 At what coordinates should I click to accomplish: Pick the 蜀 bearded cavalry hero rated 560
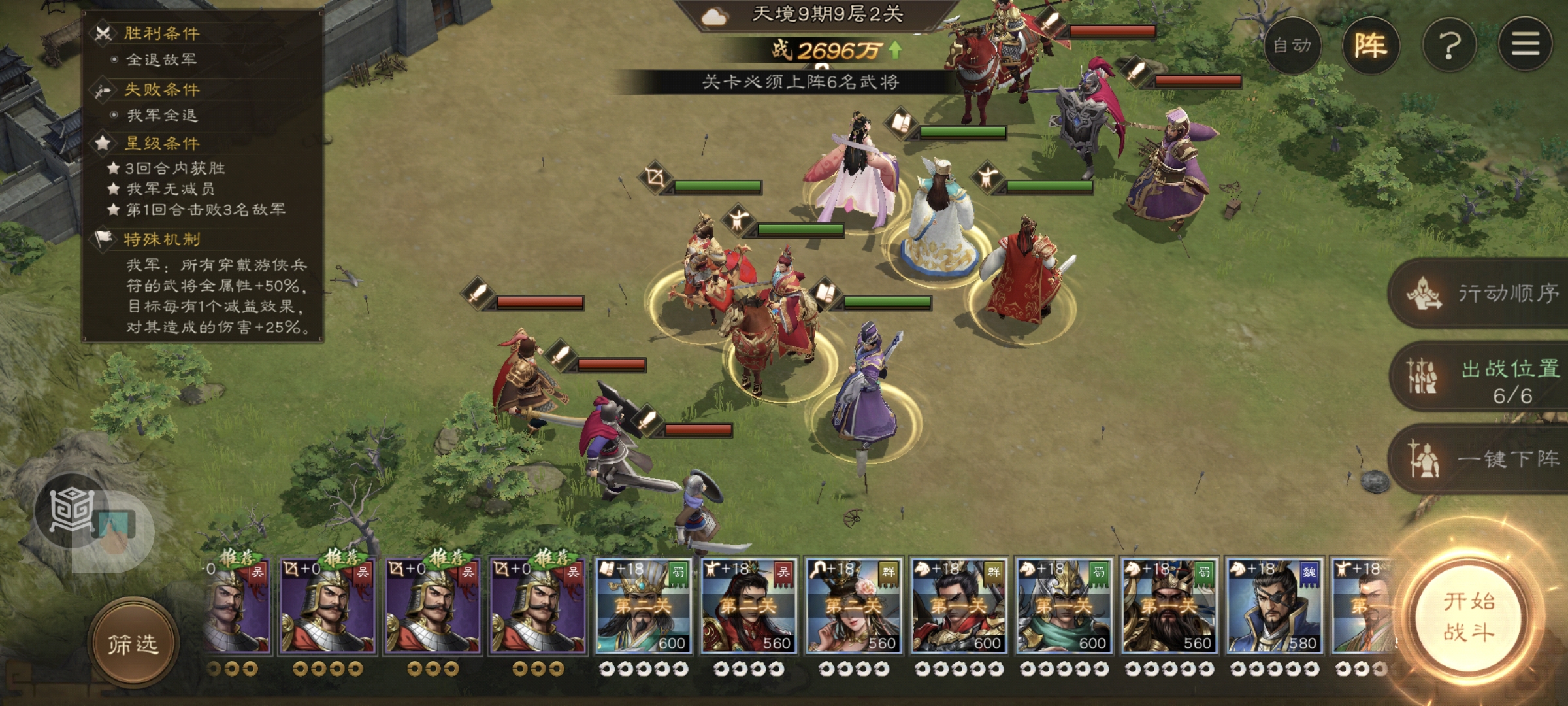point(1169,606)
